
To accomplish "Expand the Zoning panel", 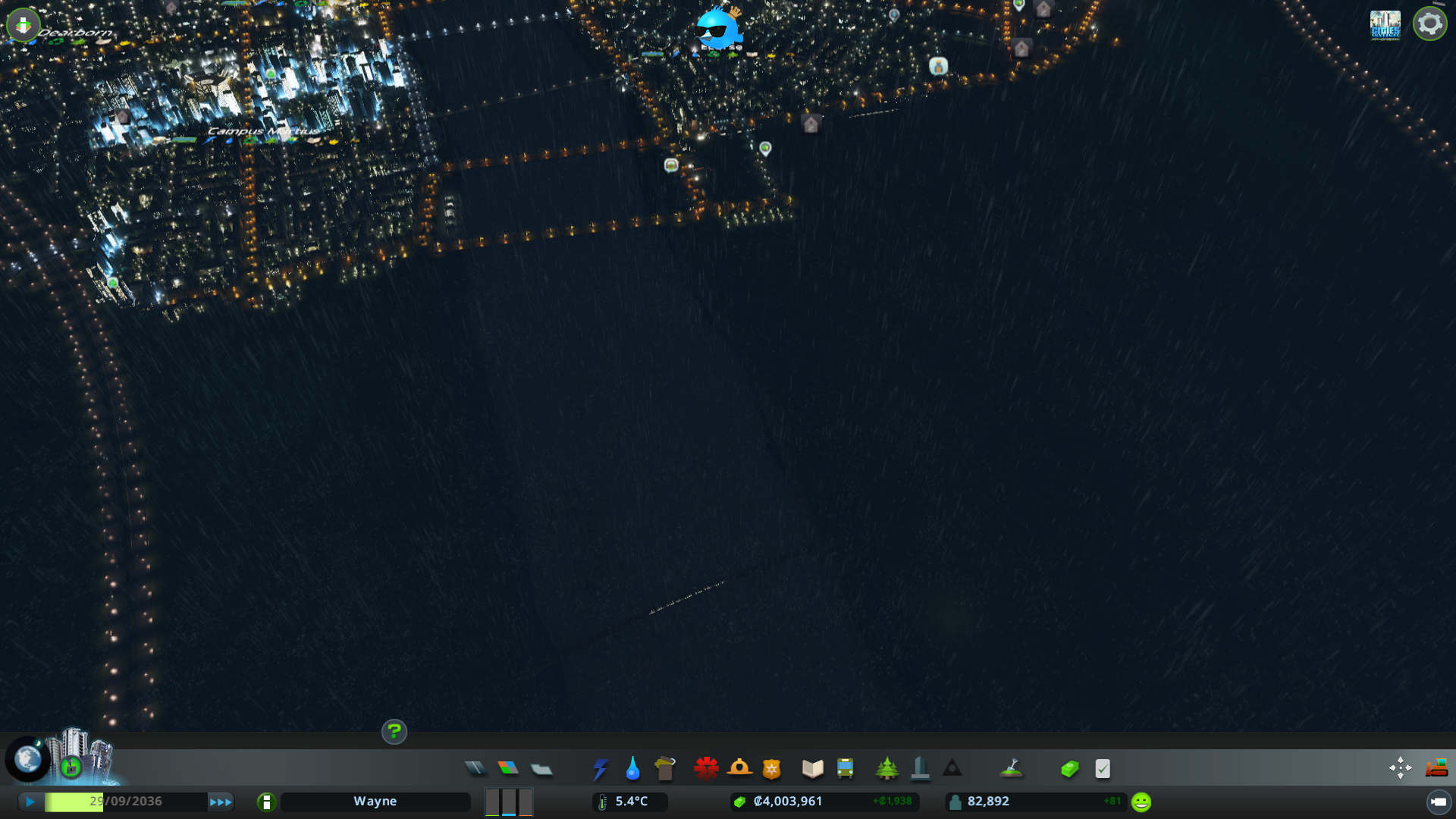I will coord(509,768).
